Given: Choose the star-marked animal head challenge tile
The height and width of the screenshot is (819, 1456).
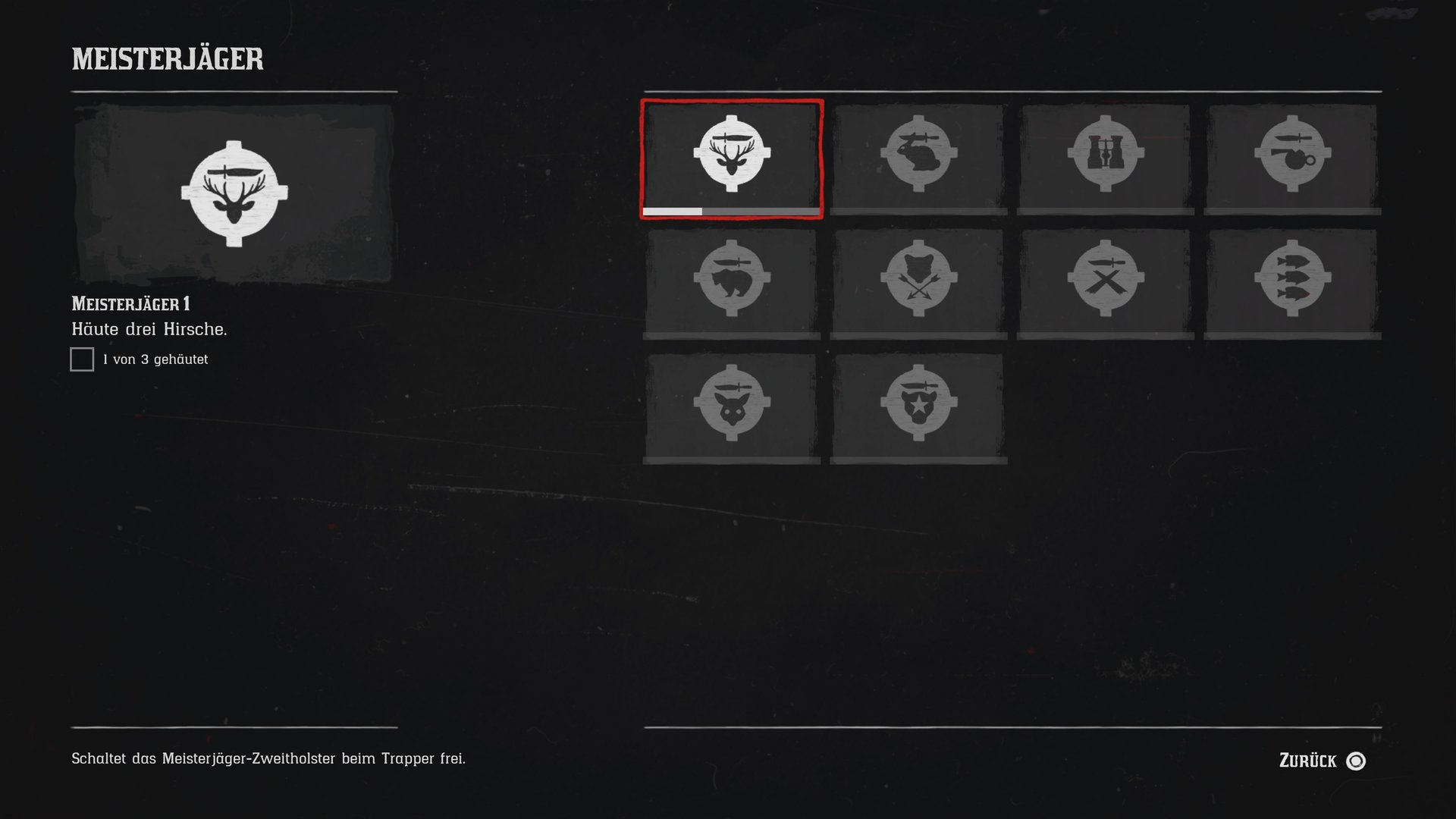Looking at the screenshot, I should pos(918,406).
